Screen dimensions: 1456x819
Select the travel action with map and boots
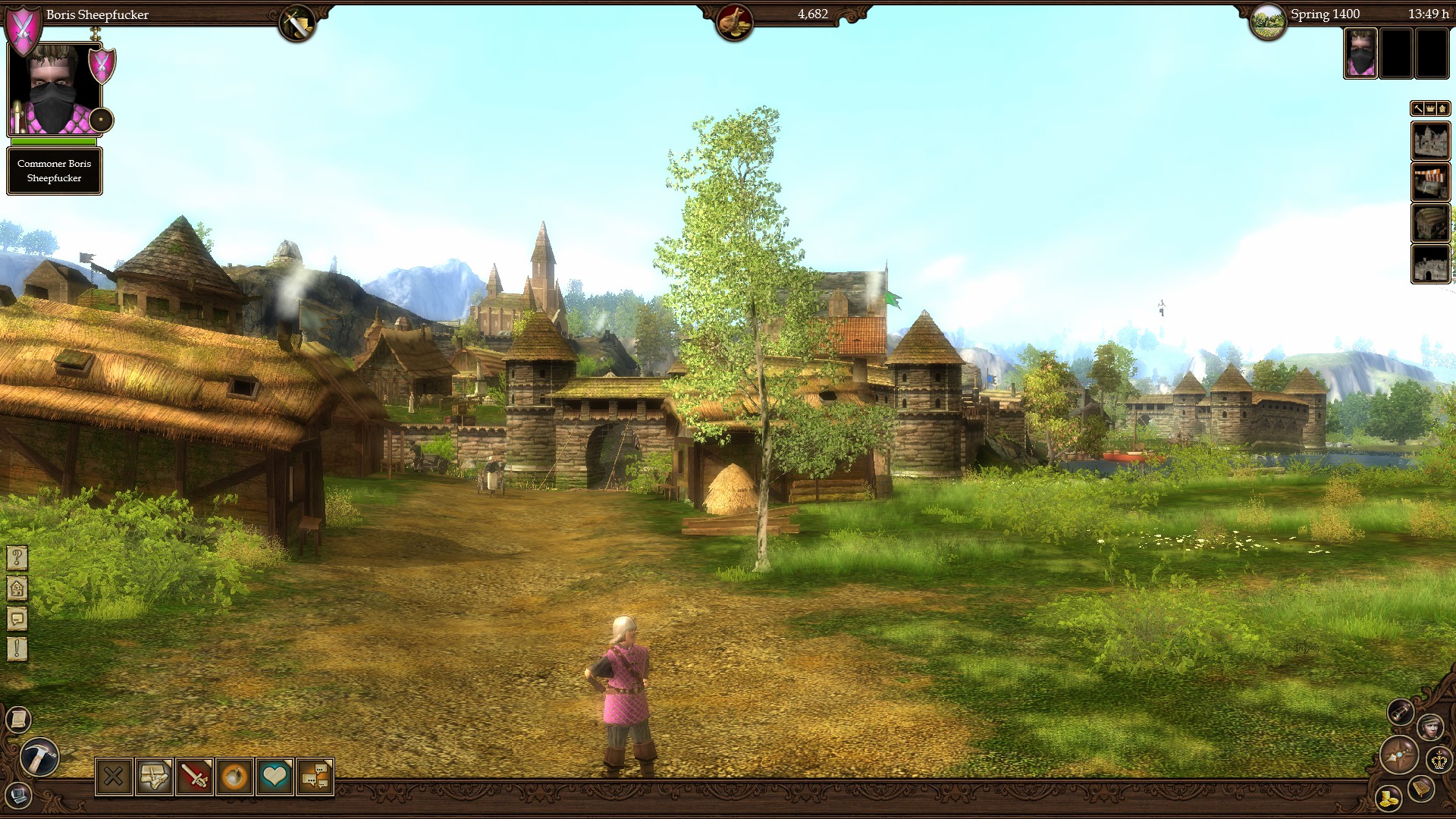[154, 776]
